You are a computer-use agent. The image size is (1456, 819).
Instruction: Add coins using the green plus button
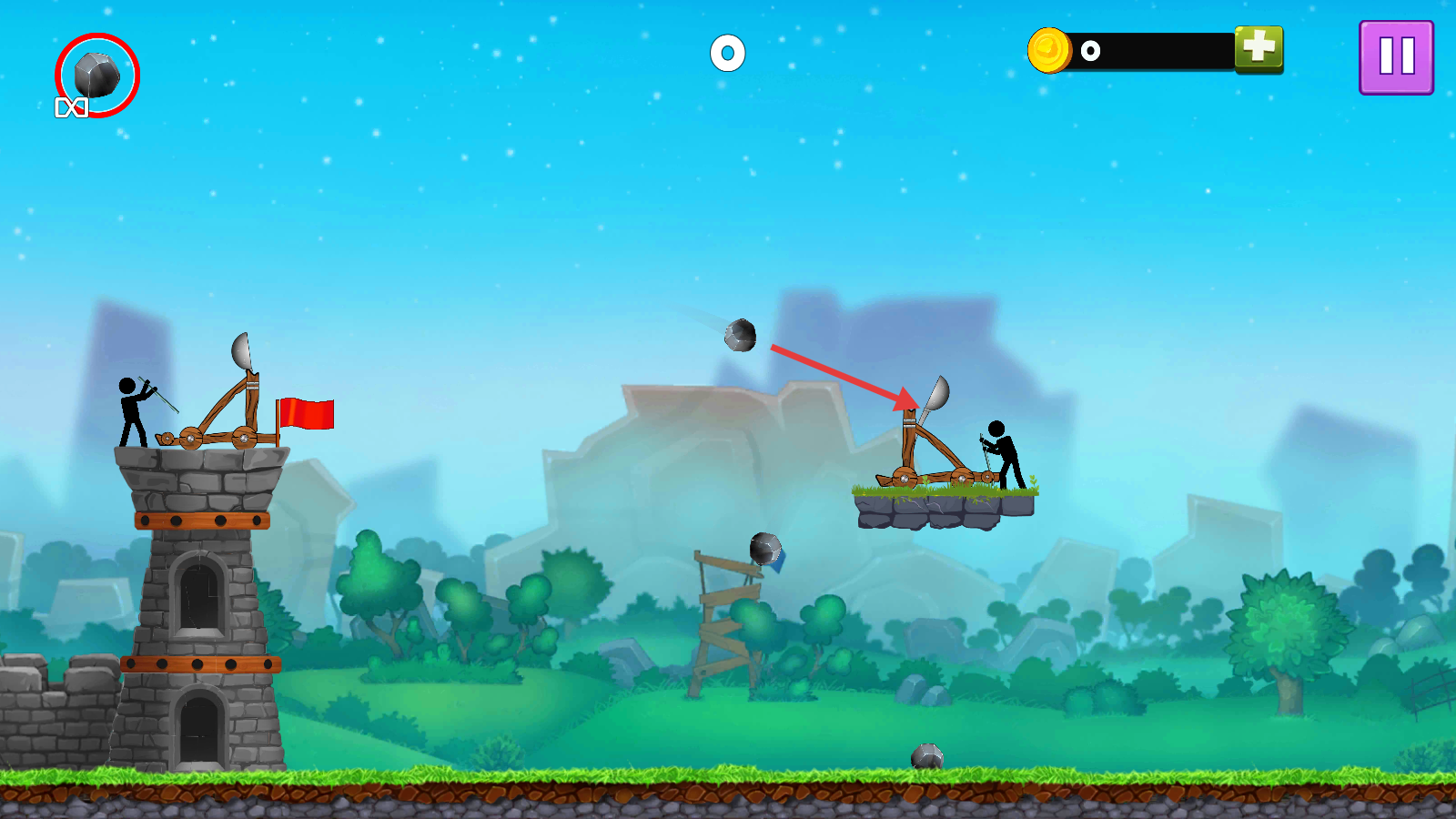1259,48
